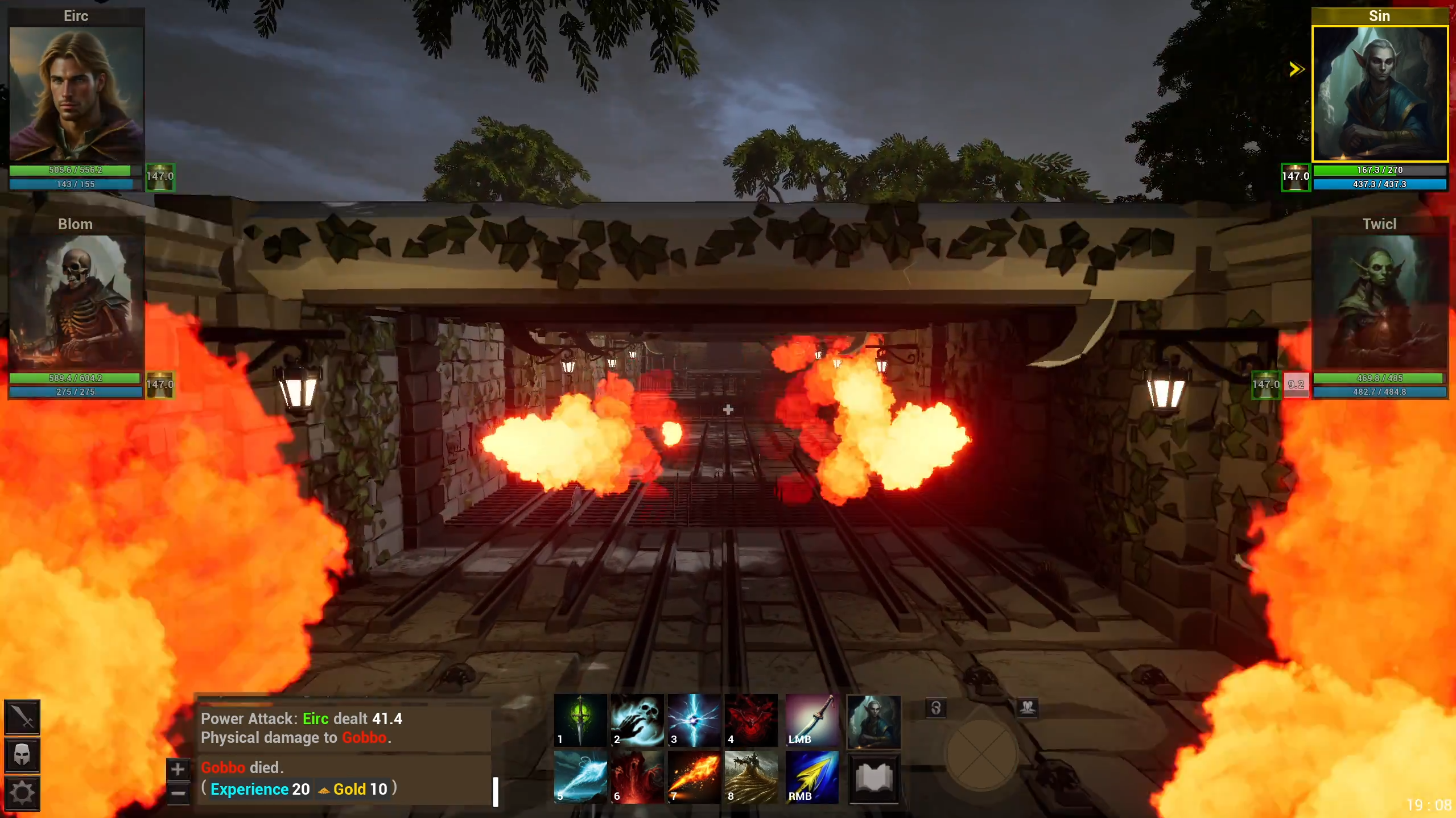Image resolution: width=1456 pixels, height=818 pixels.
Task: Click the yellow double-chevron beside Sin's portrait
Action: 1296,68
